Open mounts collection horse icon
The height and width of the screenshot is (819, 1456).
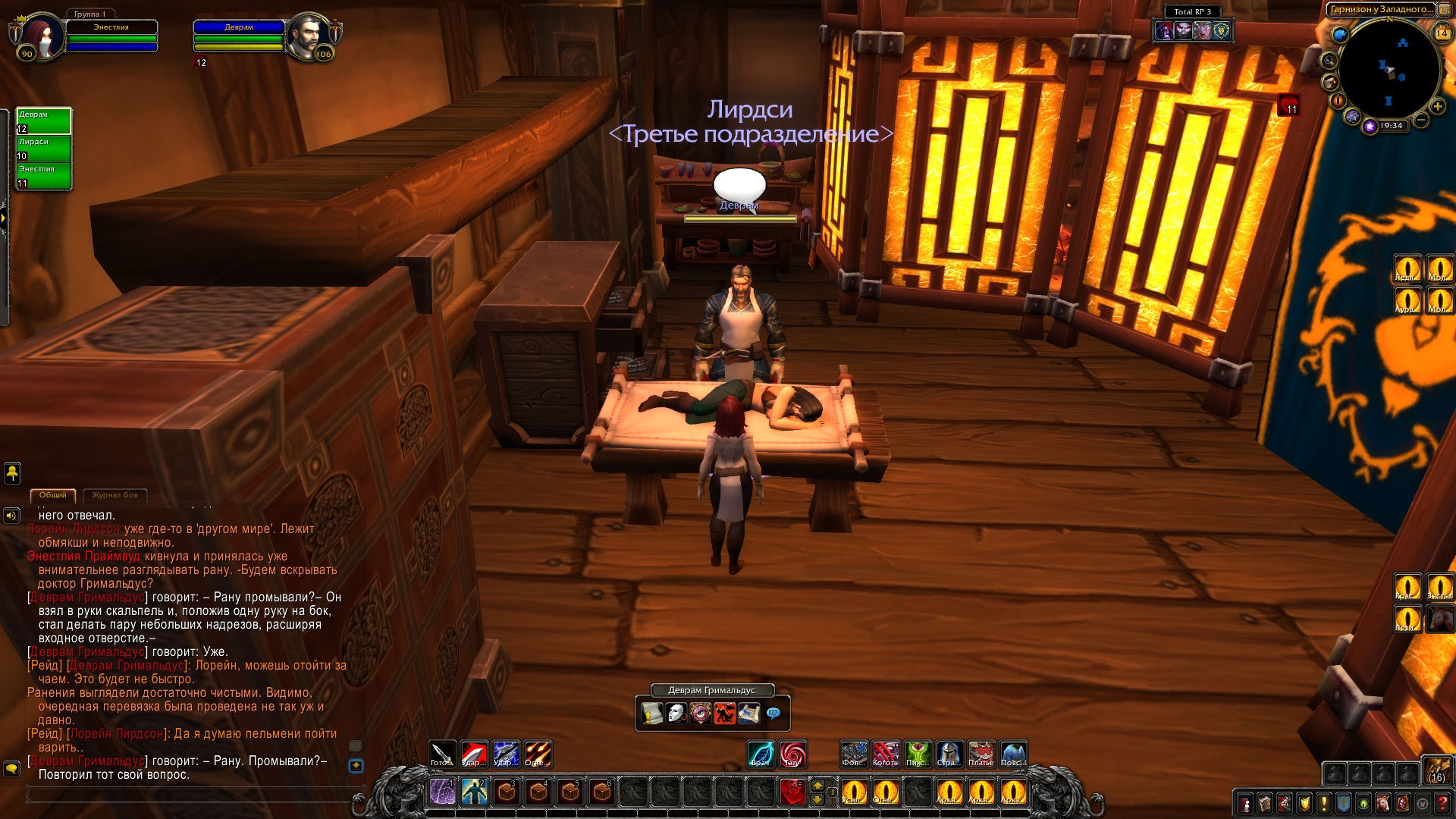pyautogui.click(x=1383, y=803)
